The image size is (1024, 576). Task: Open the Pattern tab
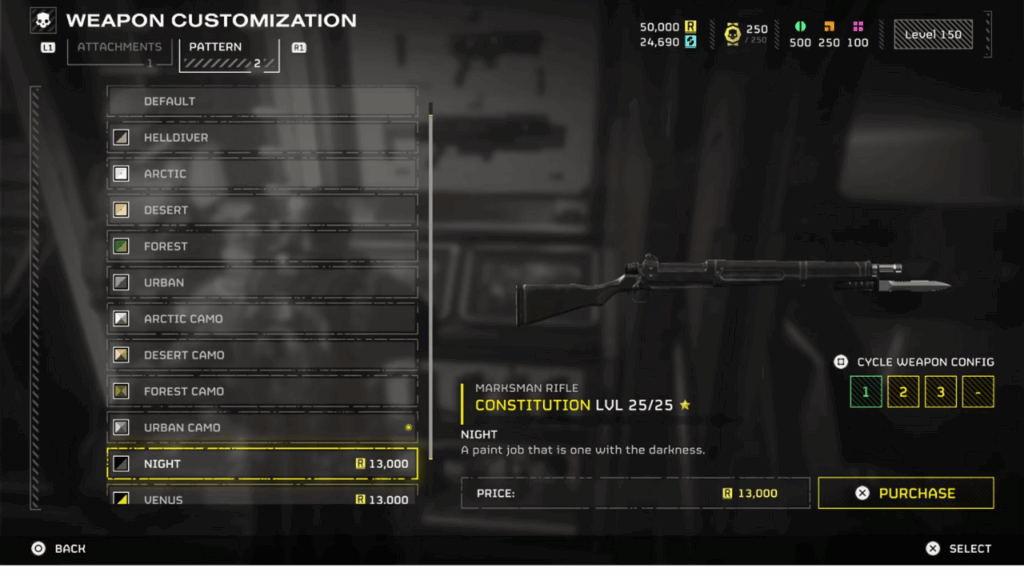228,52
